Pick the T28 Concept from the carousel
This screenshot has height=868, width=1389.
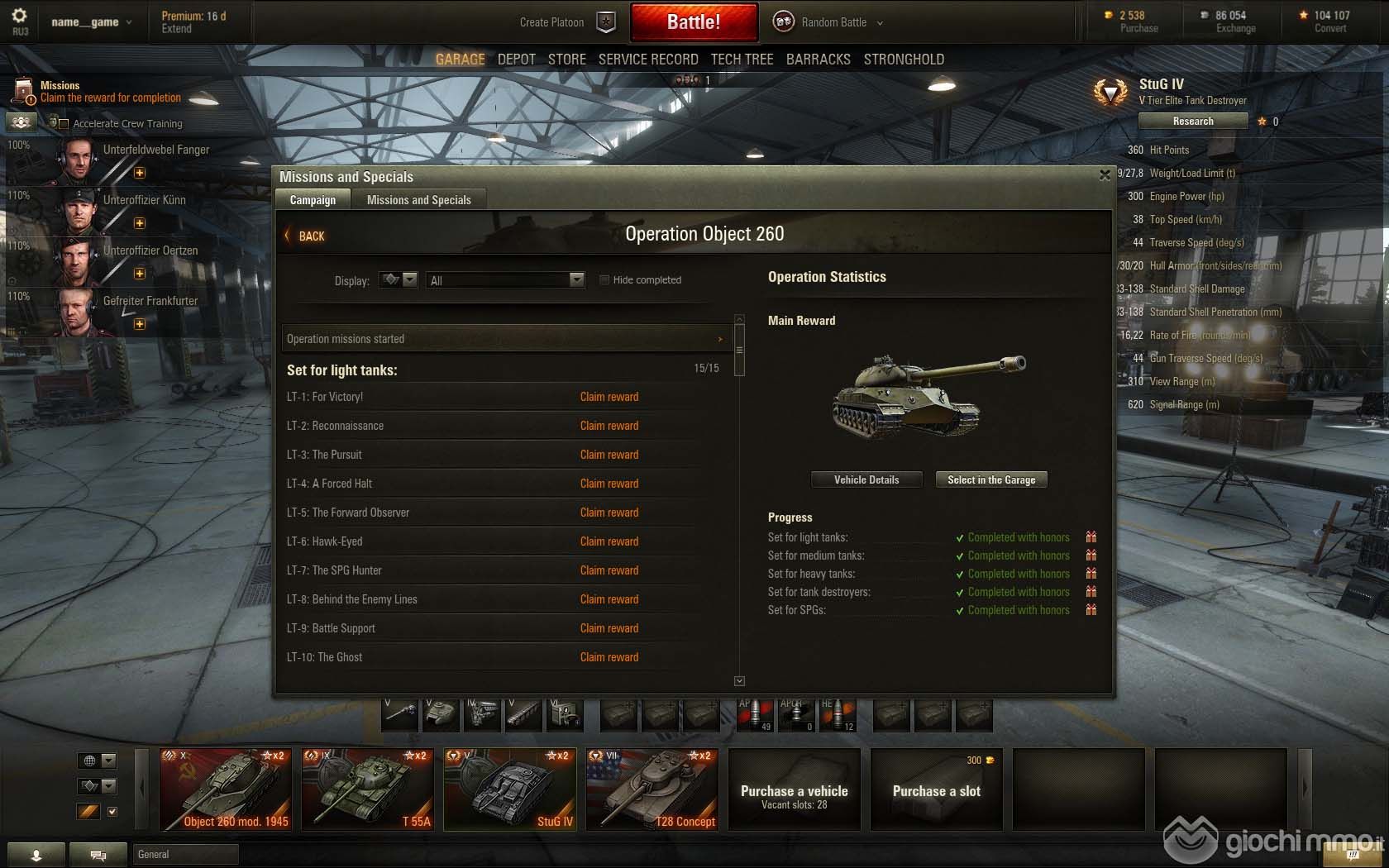pyautogui.click(x=652, y=789)
